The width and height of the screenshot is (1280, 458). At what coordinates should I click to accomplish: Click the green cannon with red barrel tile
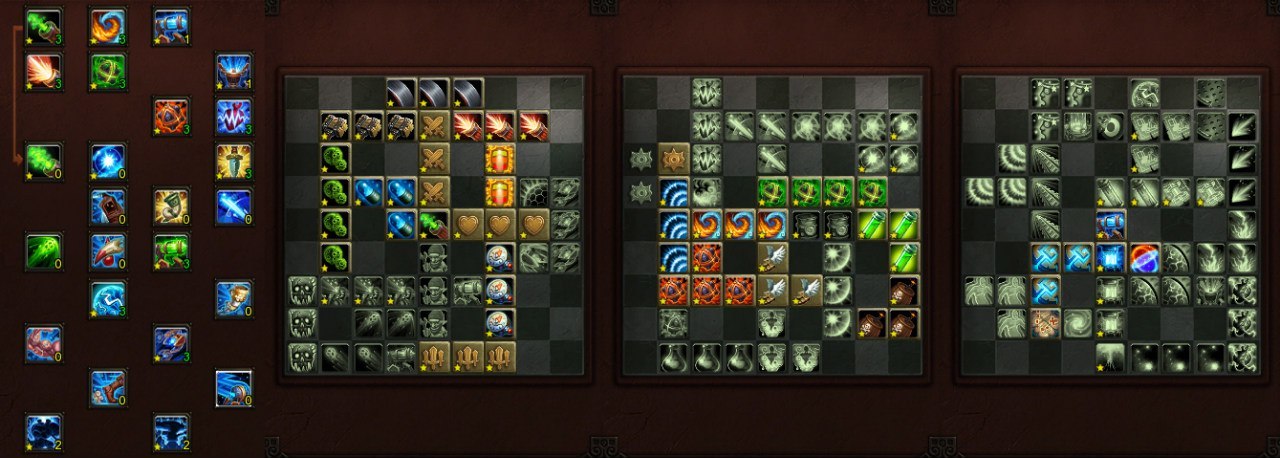(x=435, y=225)
